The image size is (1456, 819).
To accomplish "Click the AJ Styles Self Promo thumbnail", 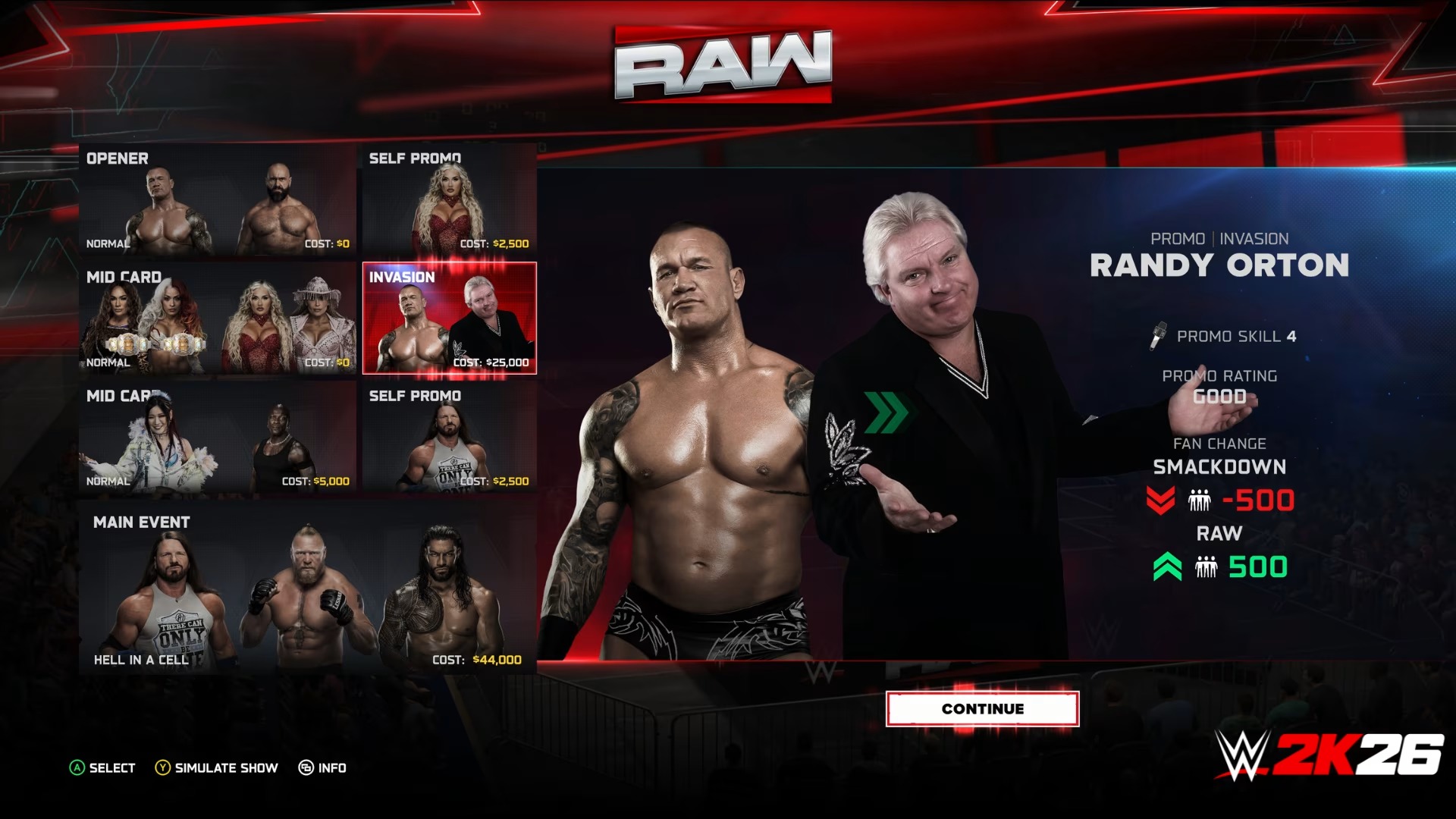I will pos(449,440).
